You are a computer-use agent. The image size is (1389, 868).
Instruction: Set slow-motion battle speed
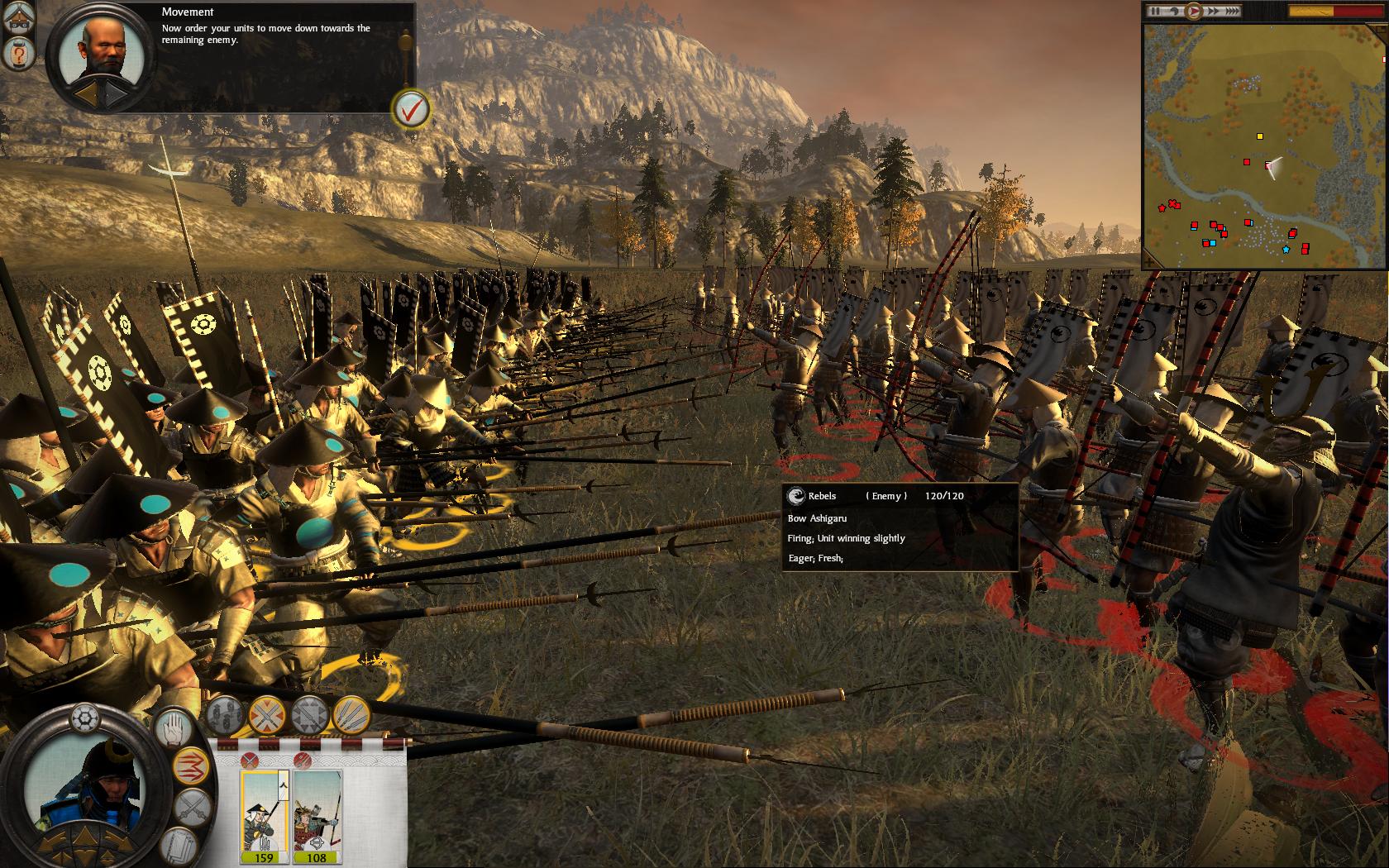pos(1174,12)
